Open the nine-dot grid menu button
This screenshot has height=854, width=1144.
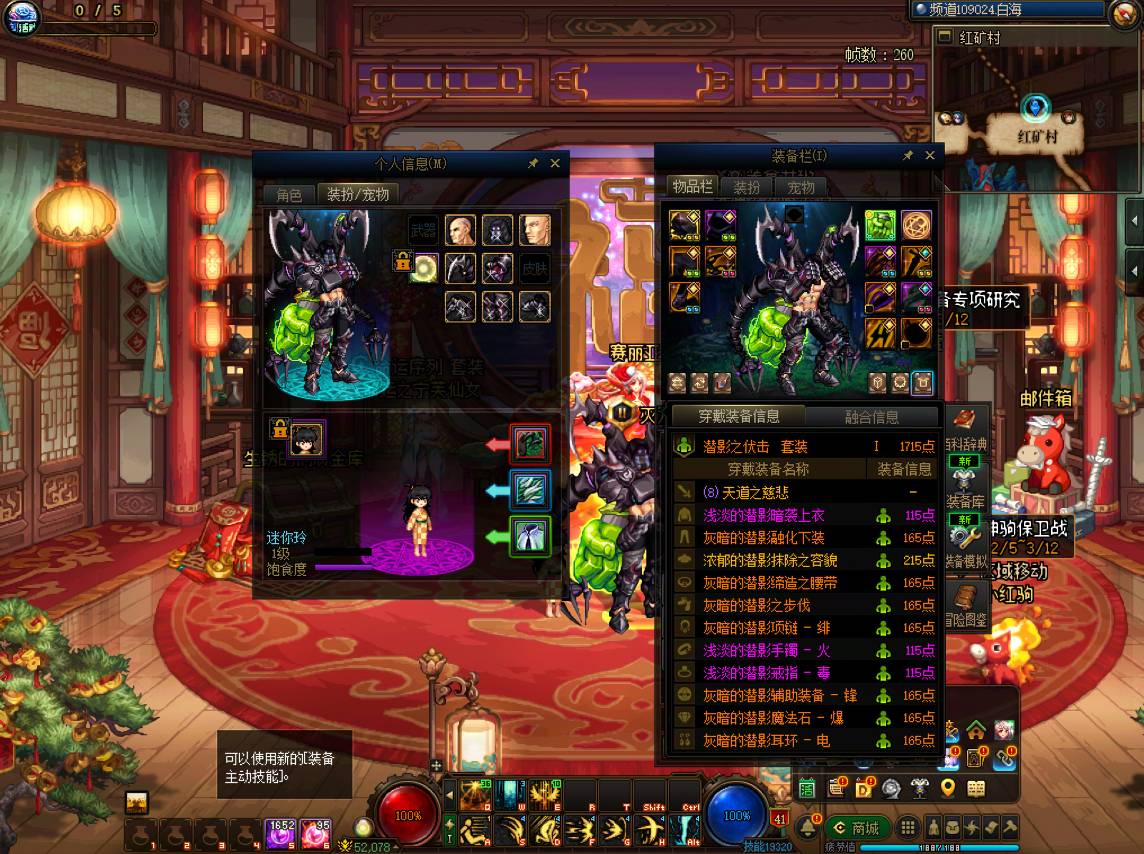pyautogui.click(x=907, y=828)
